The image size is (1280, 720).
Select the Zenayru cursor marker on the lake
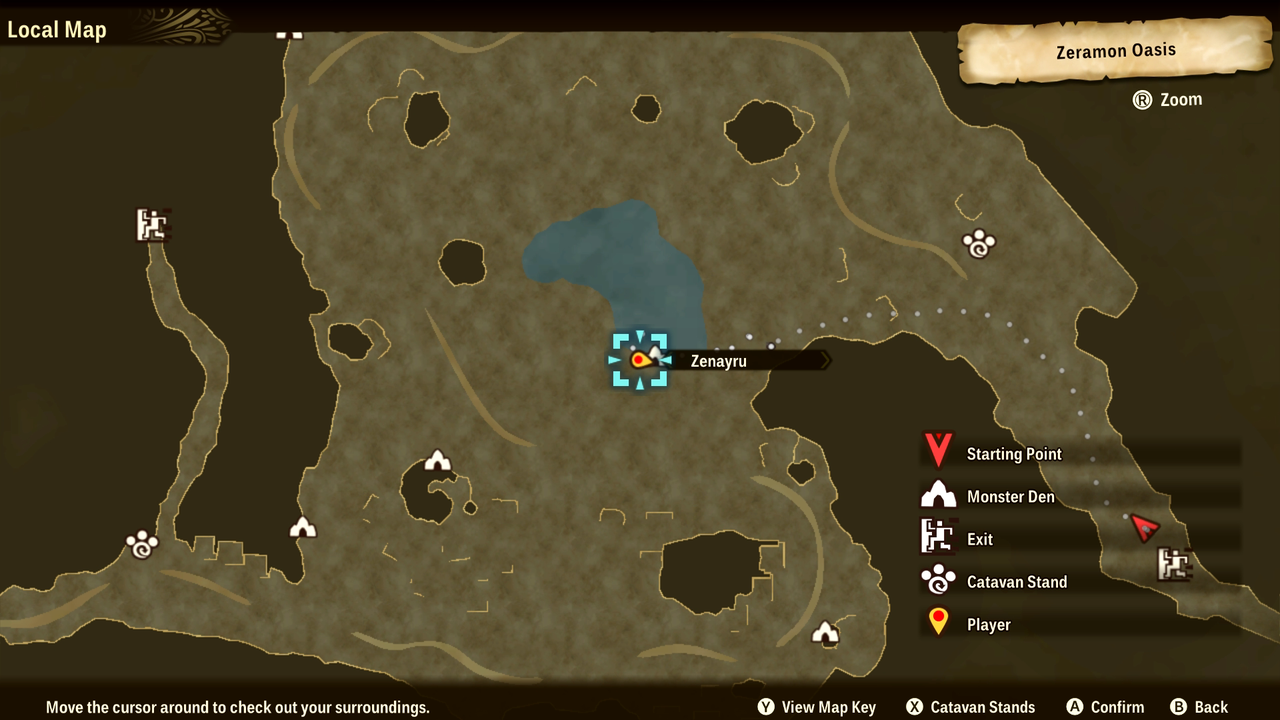coord(639,361)
